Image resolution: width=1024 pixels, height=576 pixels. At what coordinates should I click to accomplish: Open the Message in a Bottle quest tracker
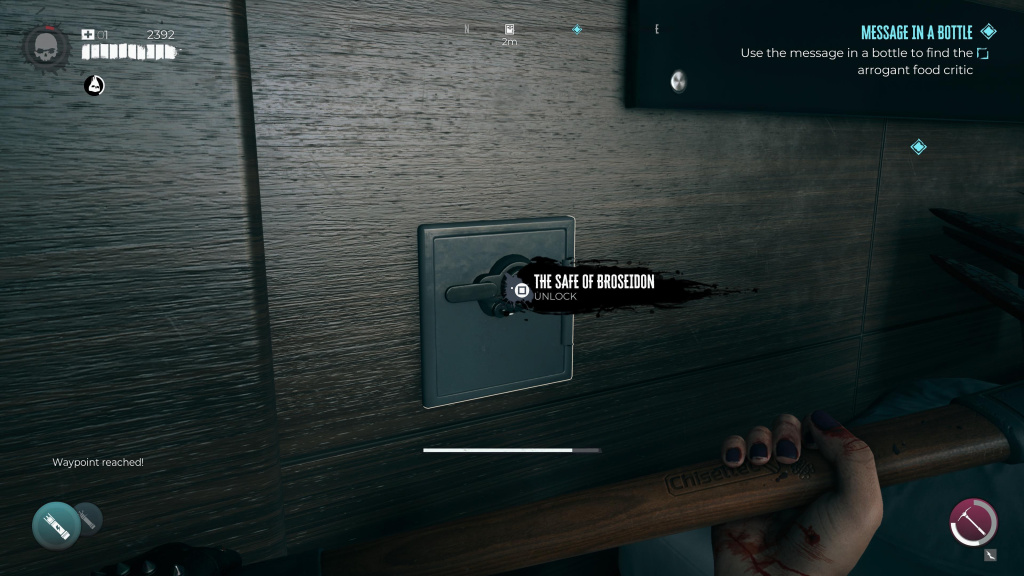pyautogui.click(x=916, y=33)
